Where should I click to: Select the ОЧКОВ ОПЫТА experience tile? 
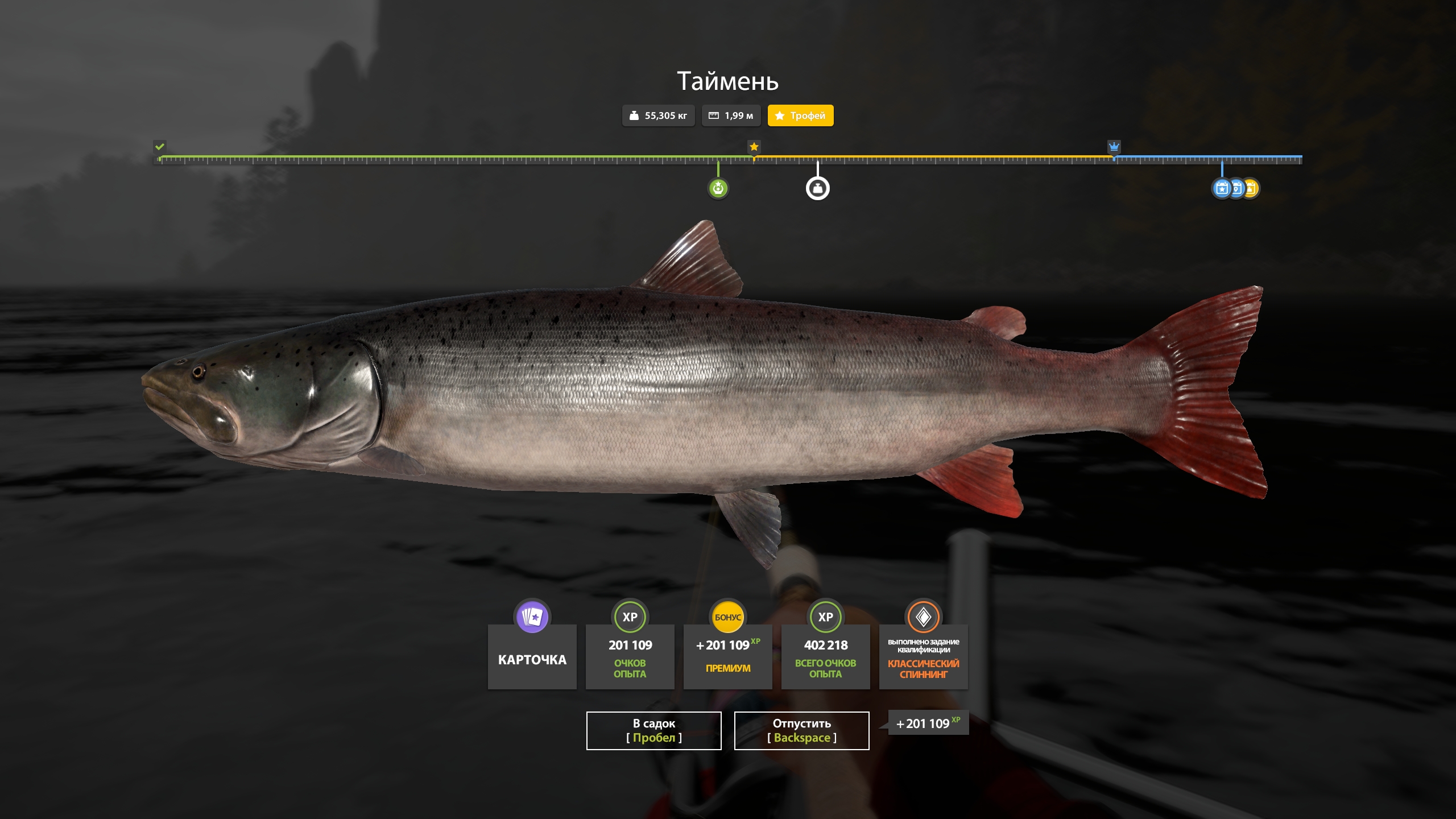pos(630,656)
